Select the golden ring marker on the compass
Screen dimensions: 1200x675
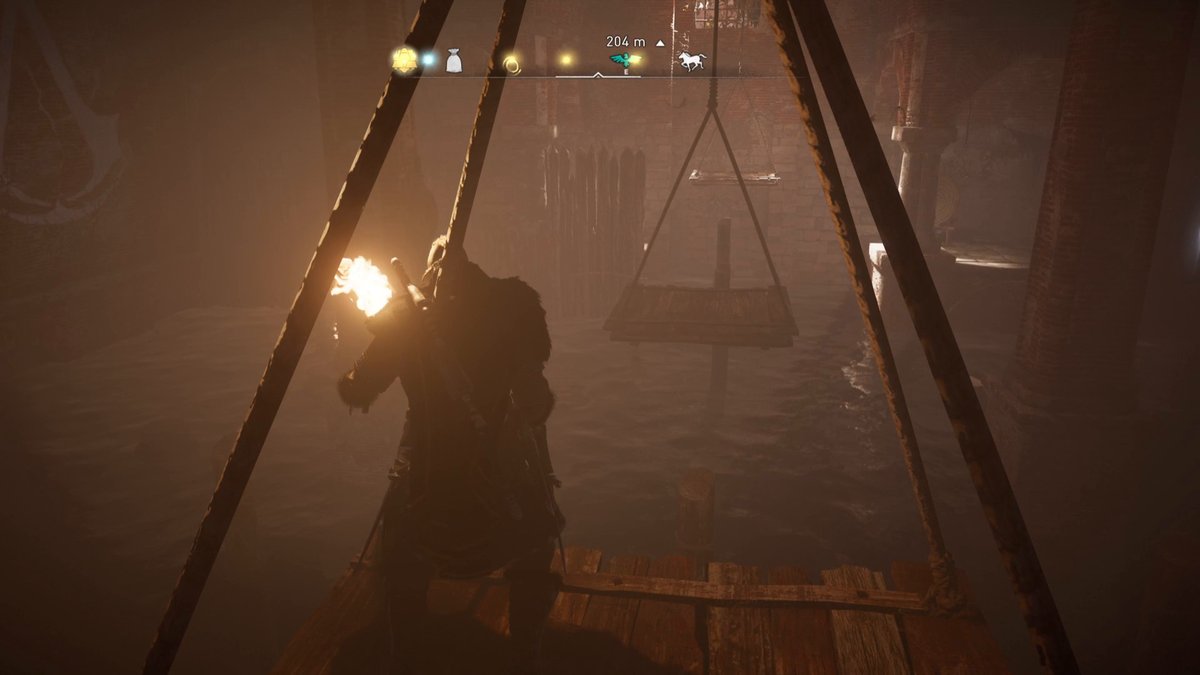click(512, 64)
